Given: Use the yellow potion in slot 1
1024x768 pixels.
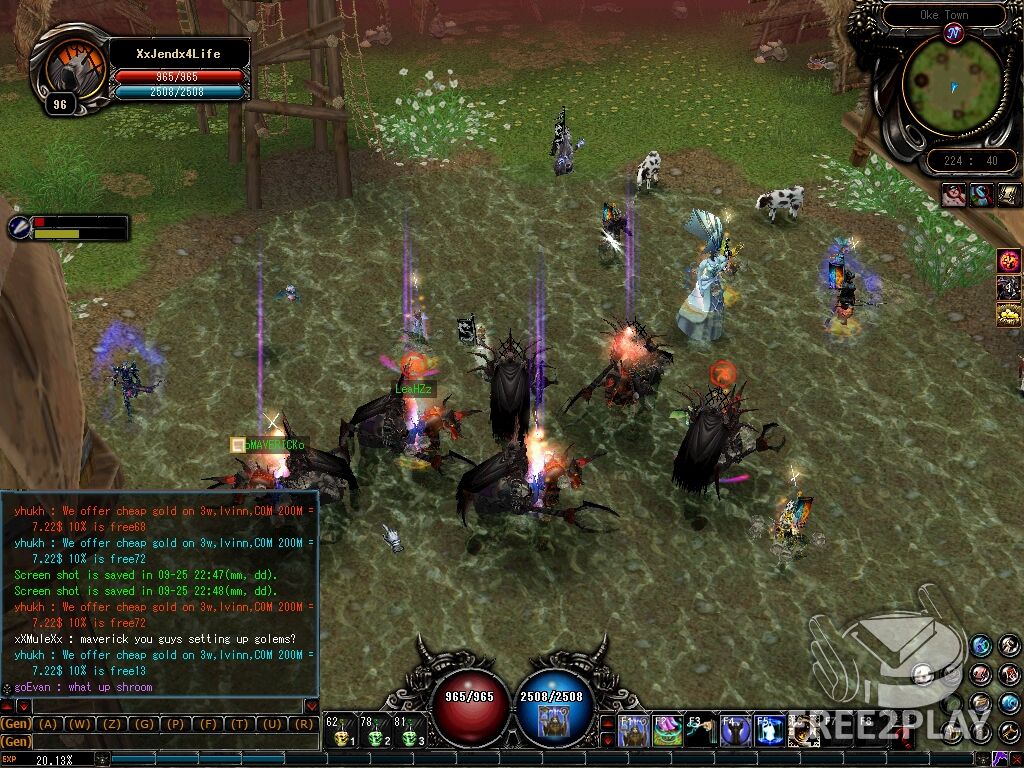Looking at the screenshot, I should [341, 736].
